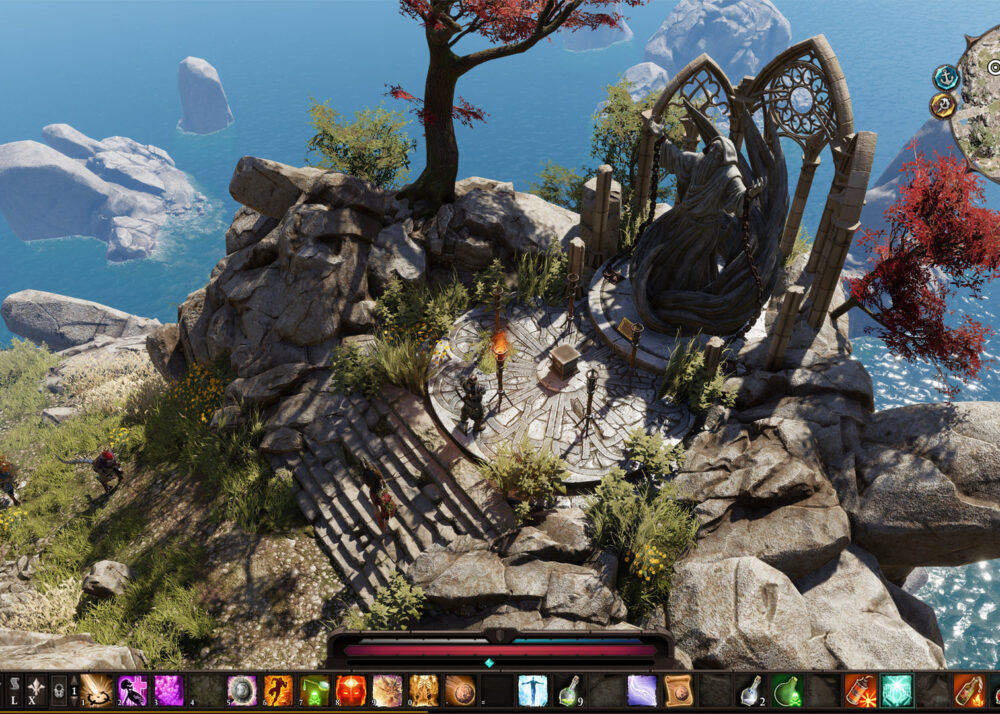The height and width of the screenshot is (714, 1000).
Task: Use the parchment scroll item
Action: point(678,691)
